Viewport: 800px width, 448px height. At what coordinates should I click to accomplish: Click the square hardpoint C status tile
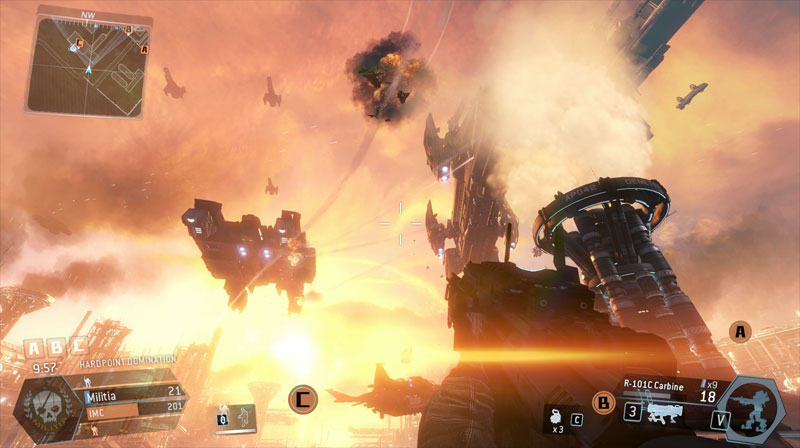coord(77,348)
